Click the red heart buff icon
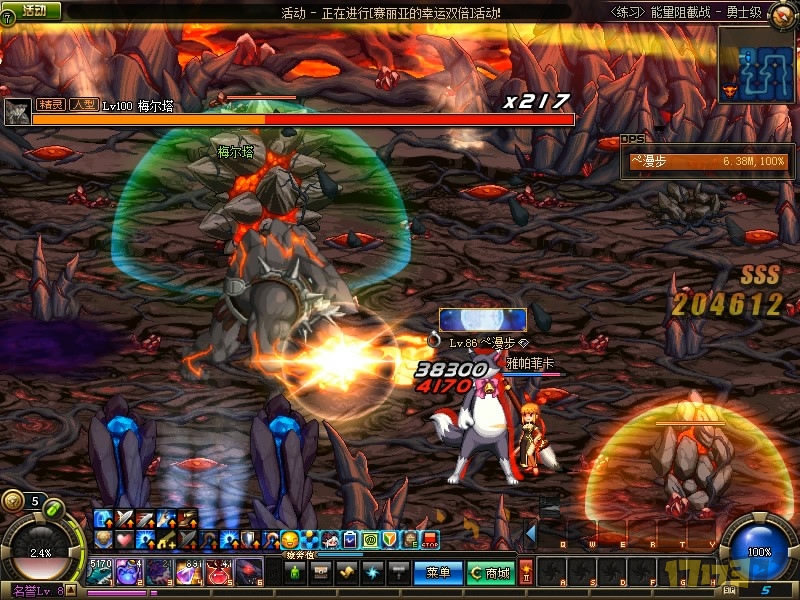 coord(122,539)
